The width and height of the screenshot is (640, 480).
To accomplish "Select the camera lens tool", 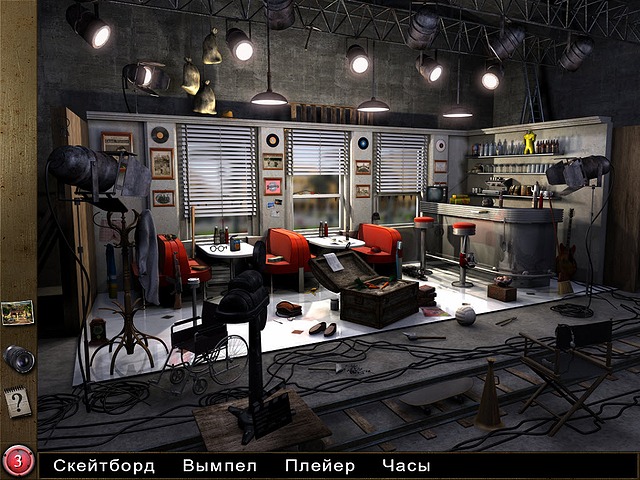I will [18, 359].
